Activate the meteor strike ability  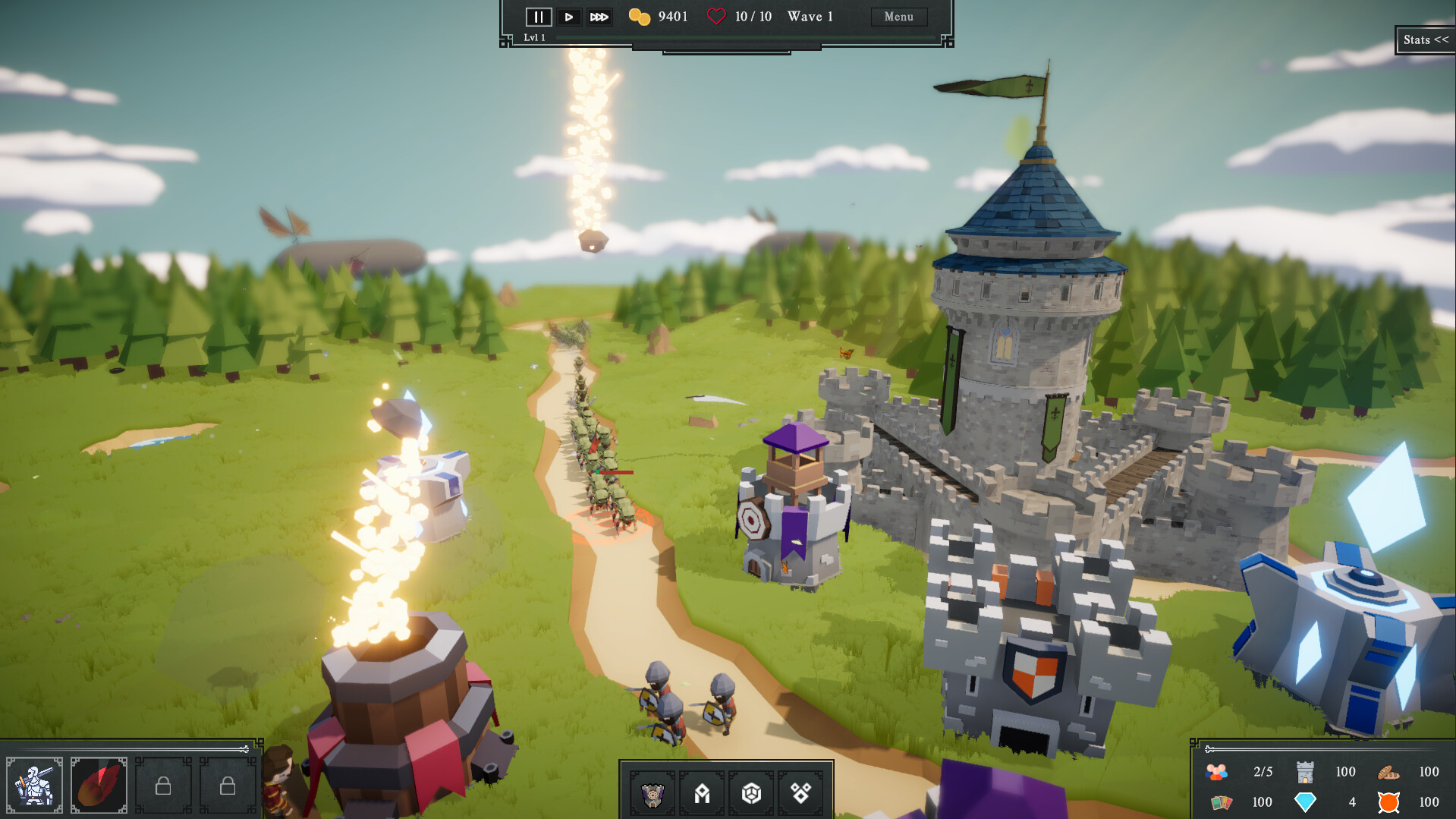(99, 785)
